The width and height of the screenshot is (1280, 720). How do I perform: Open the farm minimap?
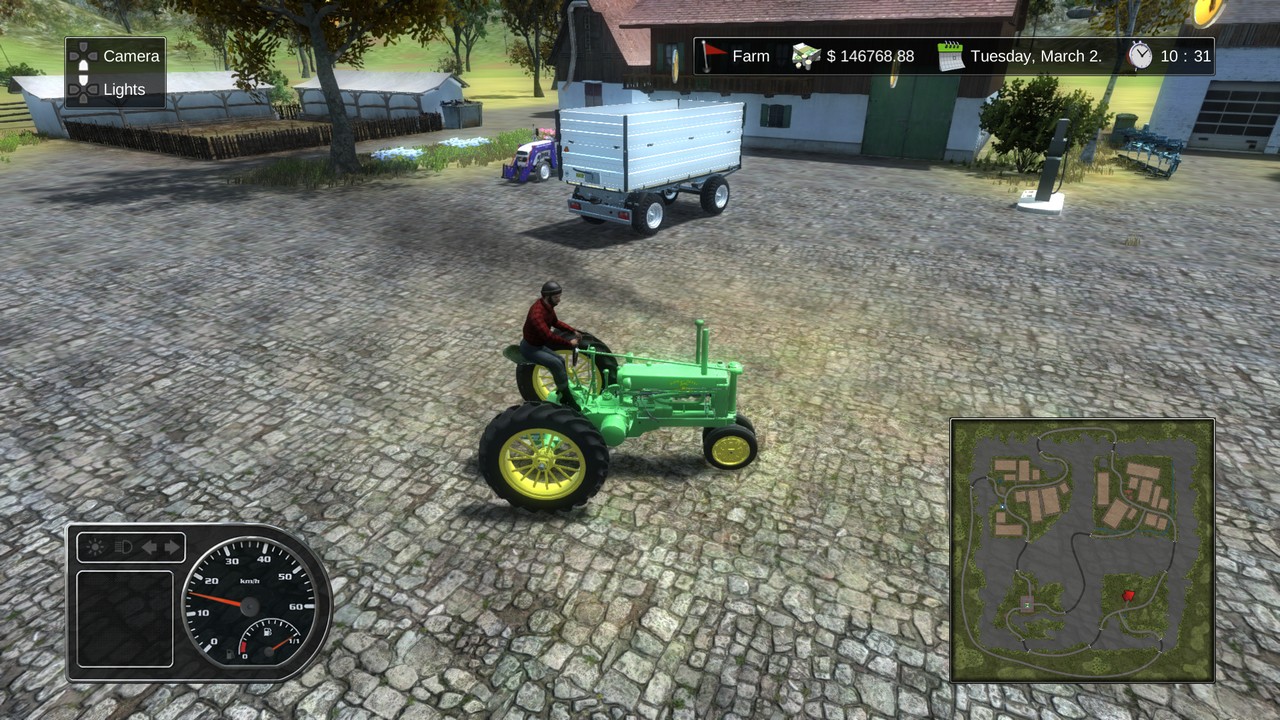click(1082, 550)
